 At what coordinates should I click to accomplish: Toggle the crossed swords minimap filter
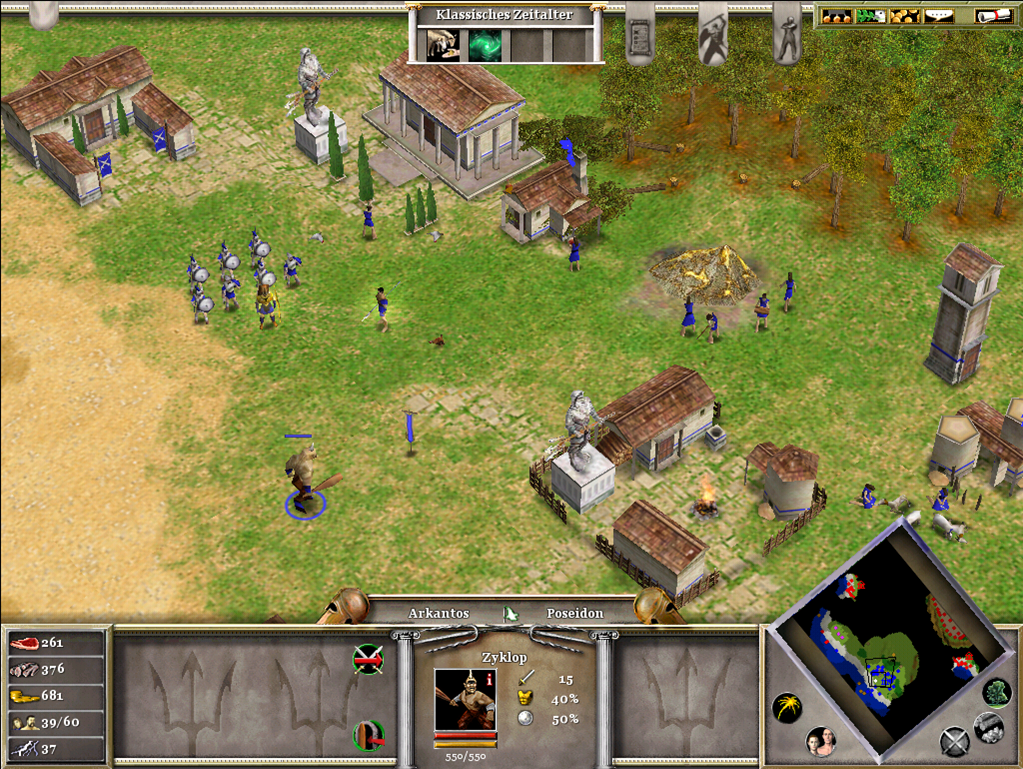point(954,741)
